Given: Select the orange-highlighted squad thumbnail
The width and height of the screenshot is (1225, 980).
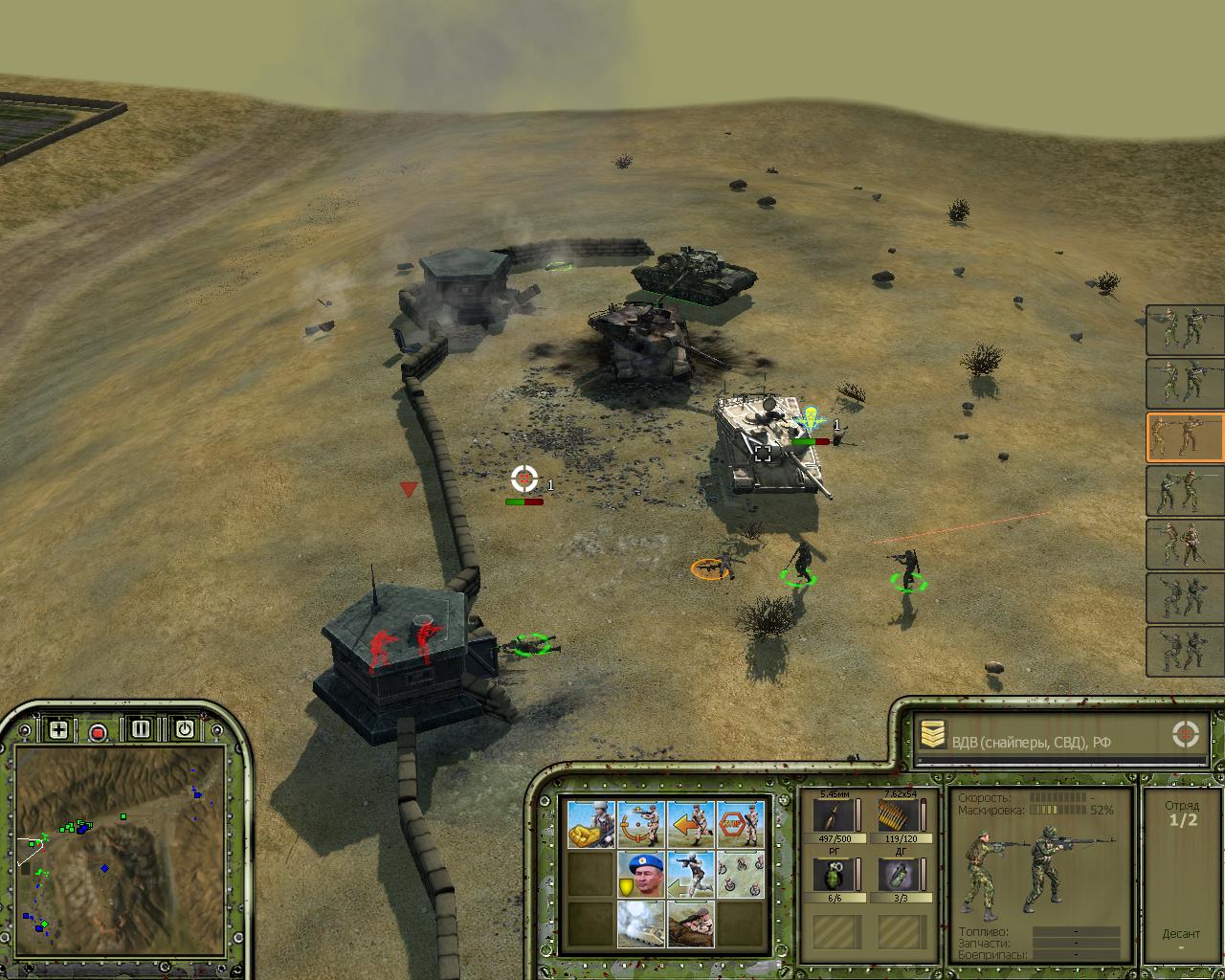Looking at the screenshot, I should [x=1185, y=437].
